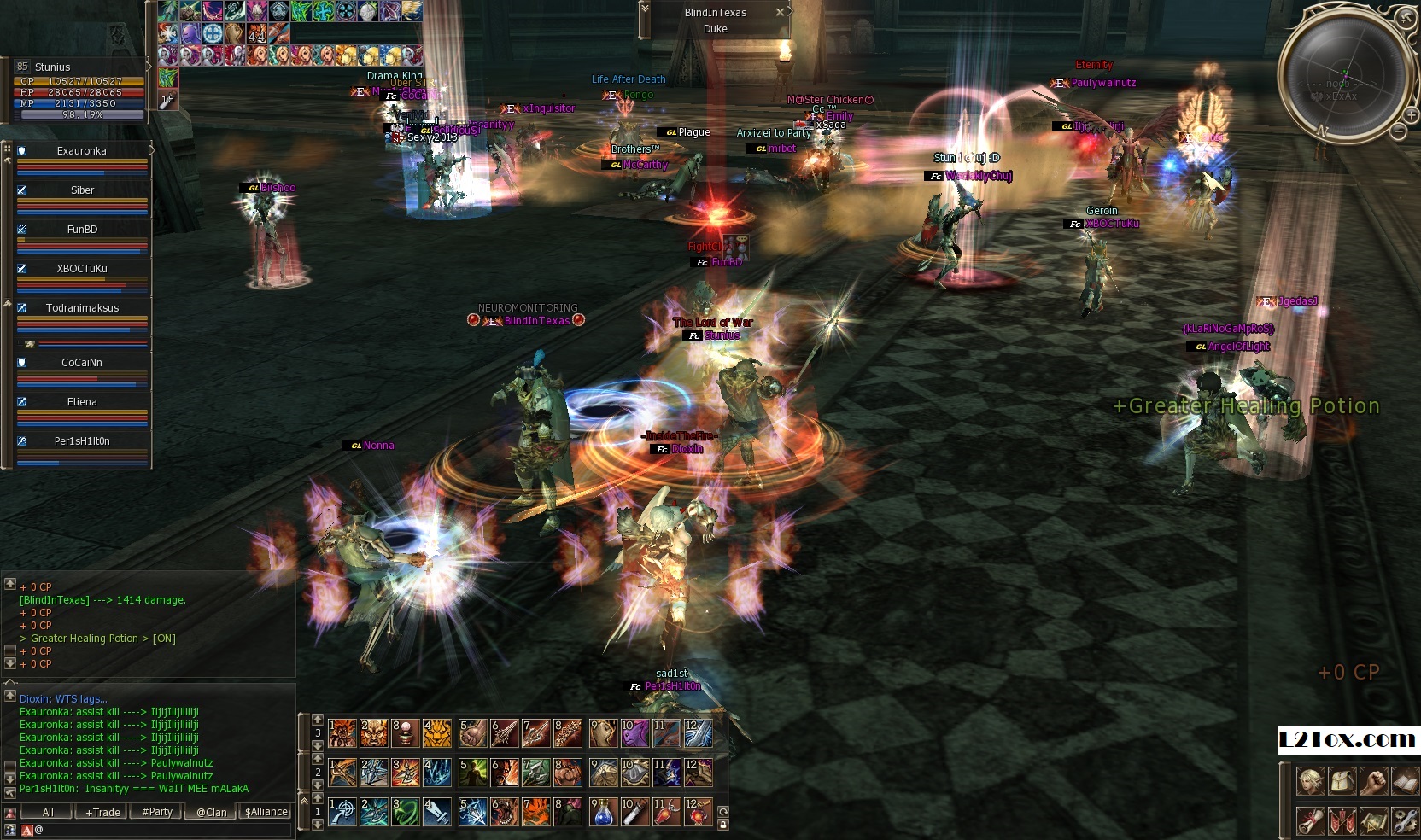Open the skills book icon
The image size is (1421, 840).
[1405, 780]
